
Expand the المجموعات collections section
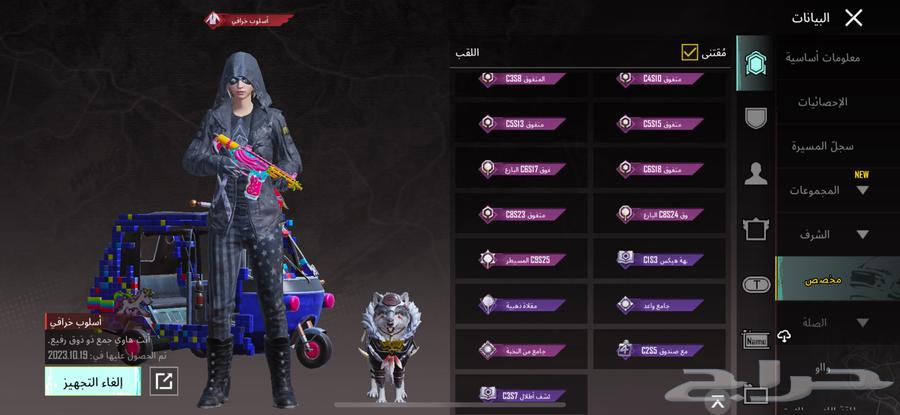(x=823, y=190)
